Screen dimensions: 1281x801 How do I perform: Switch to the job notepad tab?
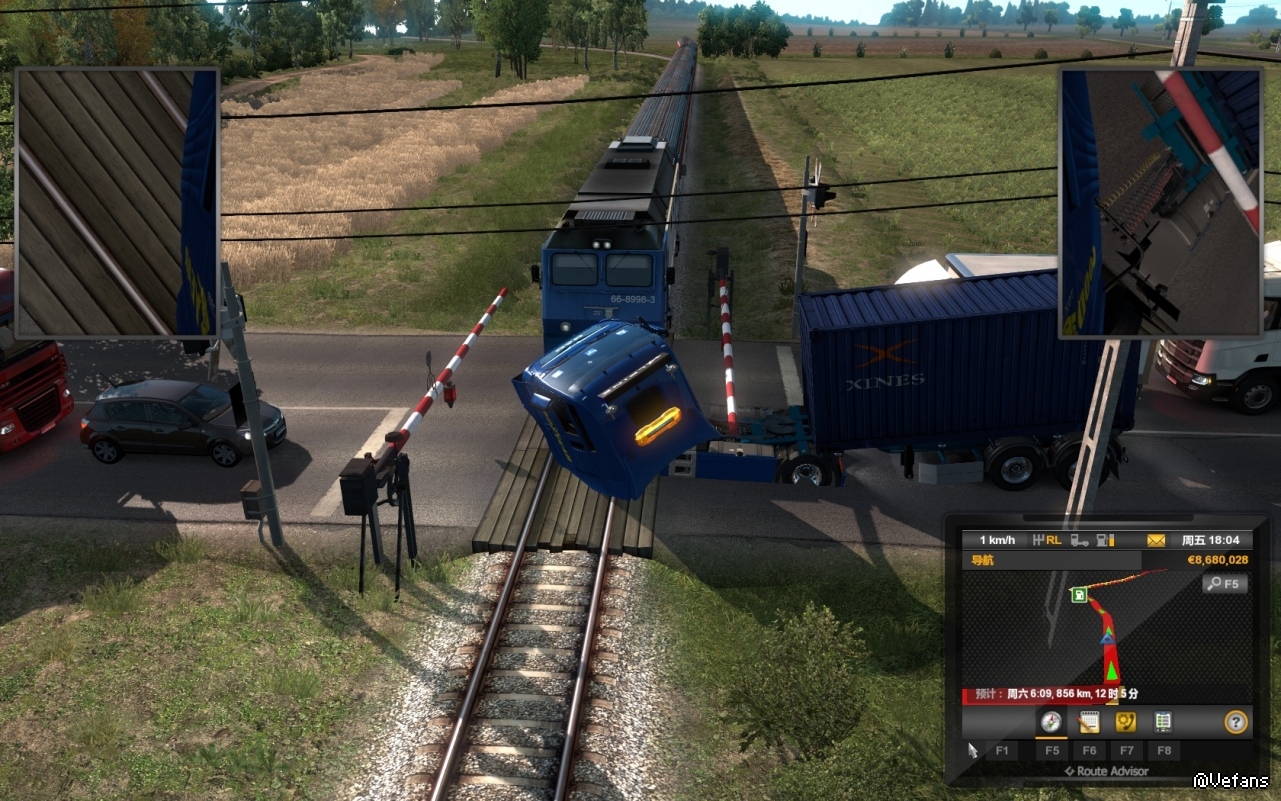coord(1088,721)
